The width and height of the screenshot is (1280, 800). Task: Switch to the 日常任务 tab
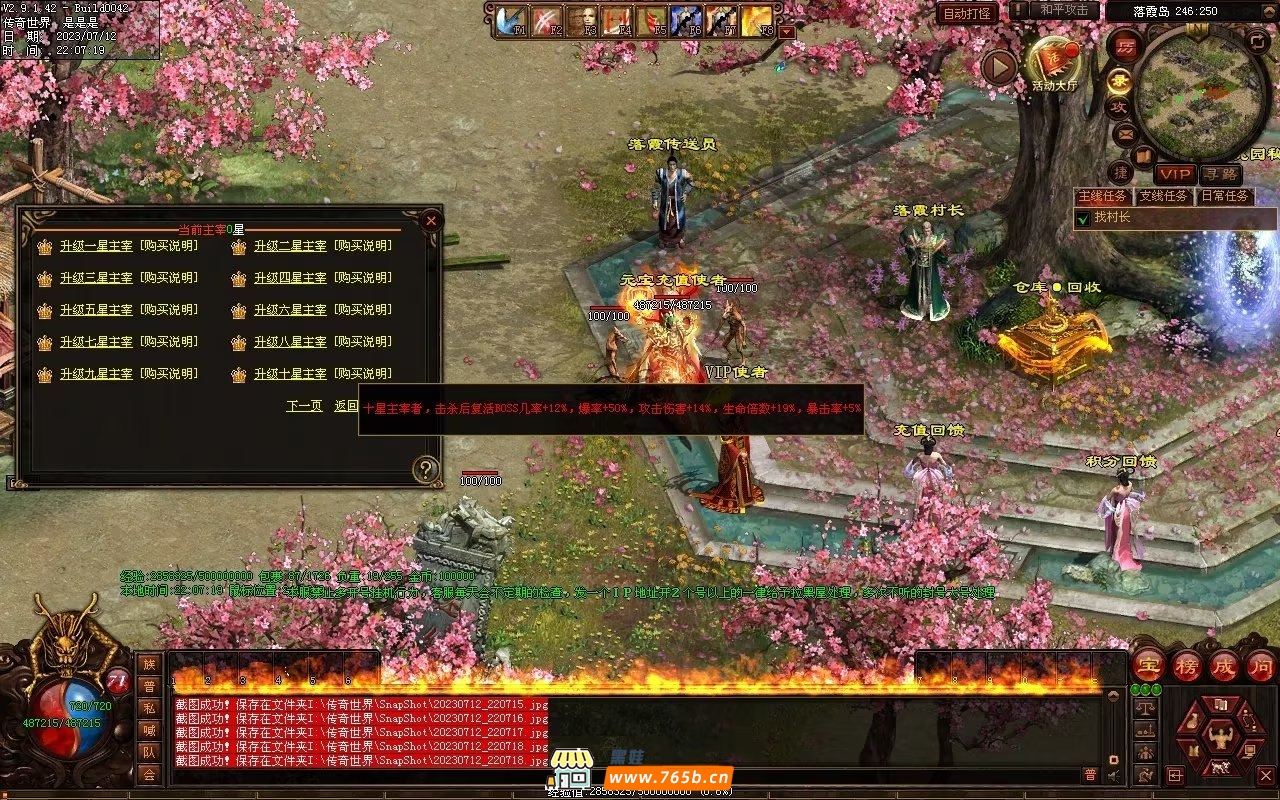(1224, 196)
